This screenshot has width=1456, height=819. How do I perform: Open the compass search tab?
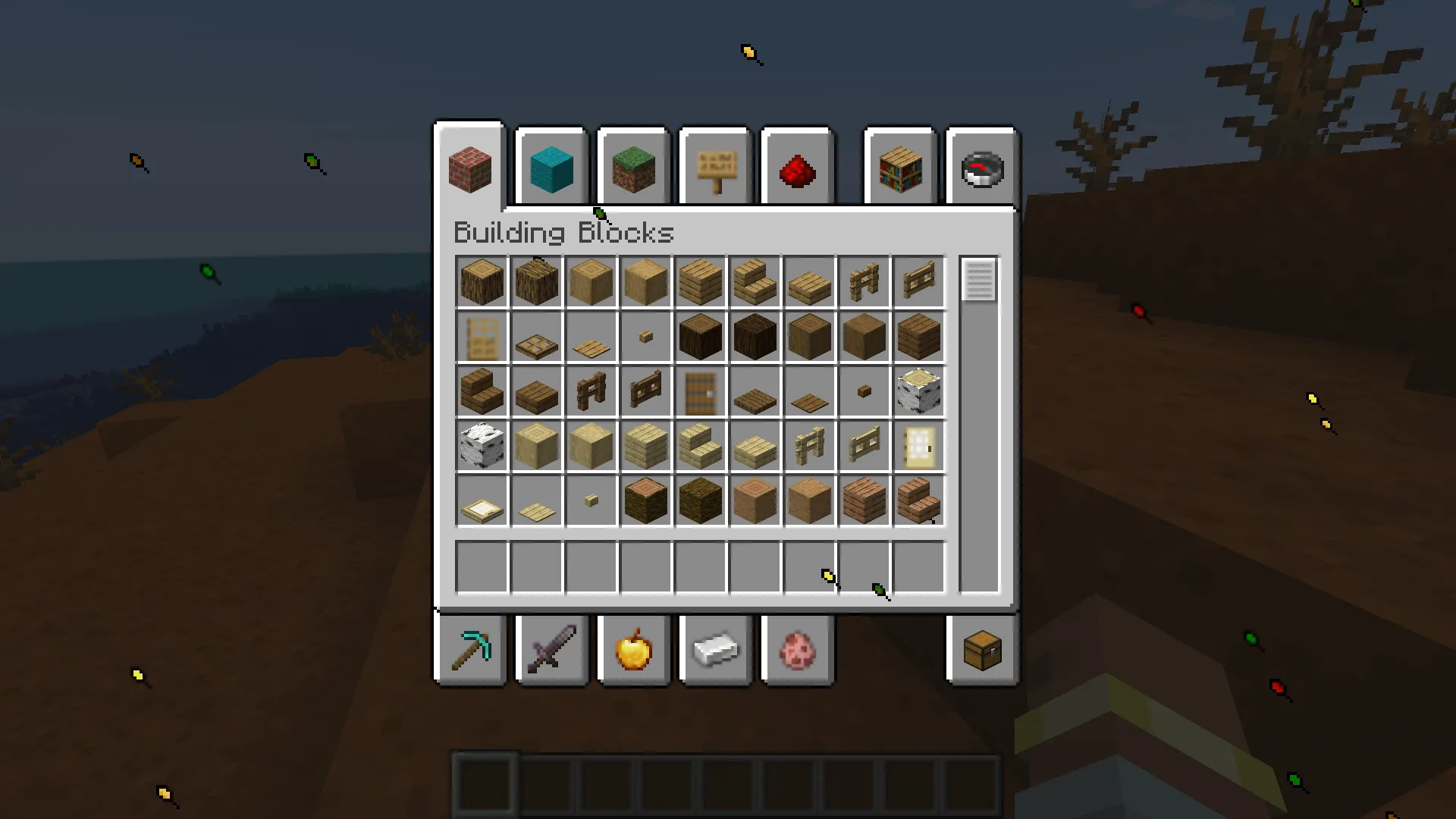[x=982, y=168]
